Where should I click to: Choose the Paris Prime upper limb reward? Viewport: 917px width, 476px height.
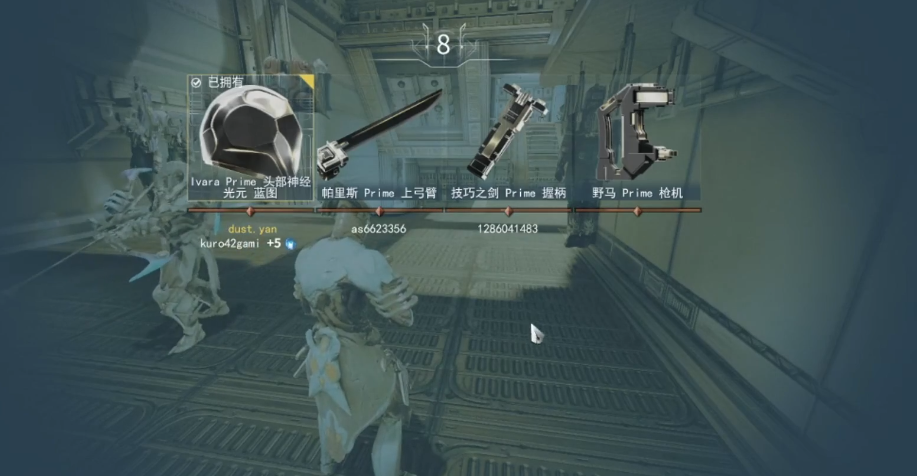coord(379,137)
